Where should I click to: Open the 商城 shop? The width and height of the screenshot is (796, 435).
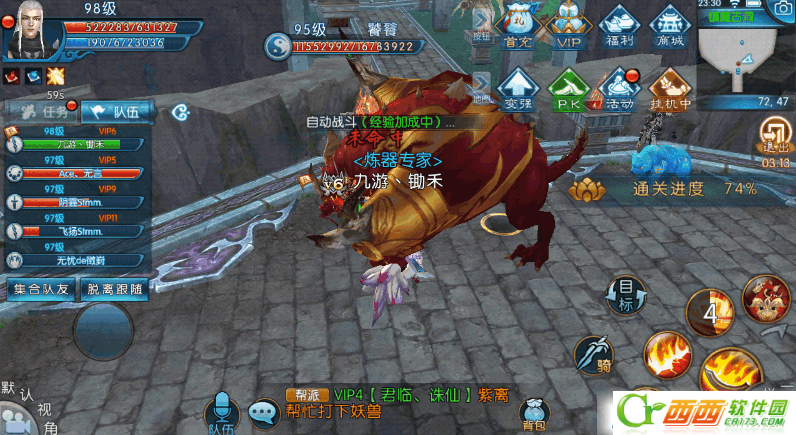[671, 24]
